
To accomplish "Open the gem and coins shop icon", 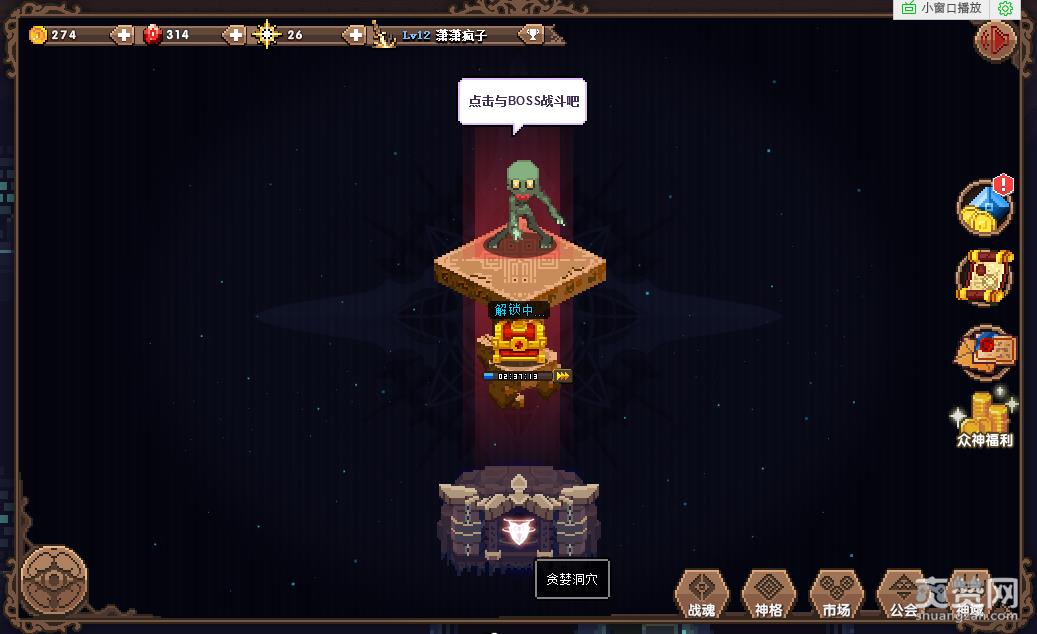I will click(985, 207).
